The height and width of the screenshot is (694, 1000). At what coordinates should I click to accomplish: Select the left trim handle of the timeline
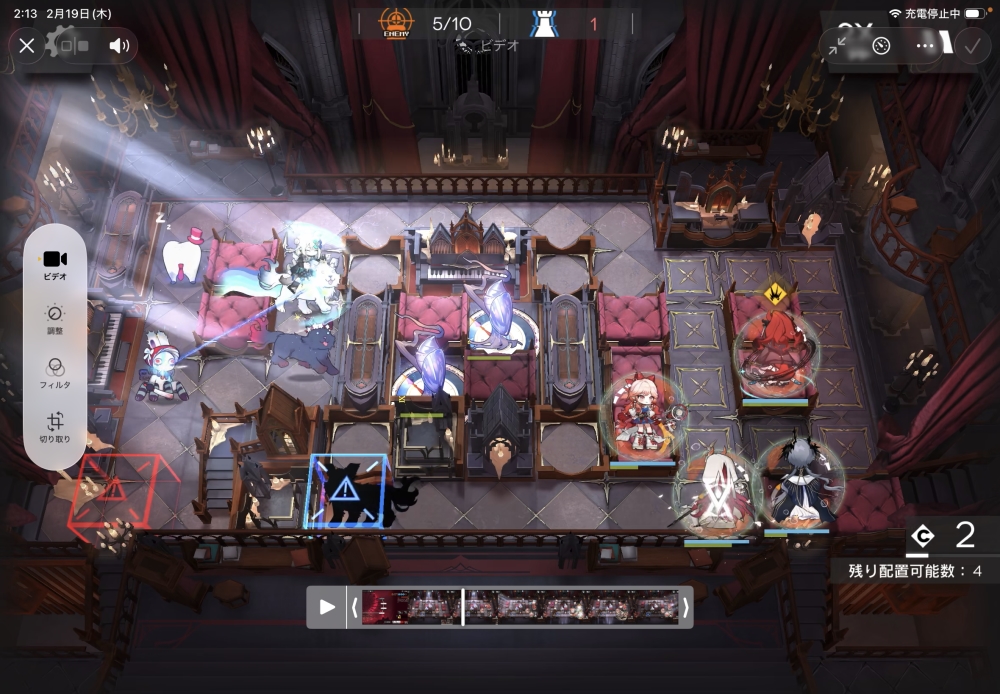coord(353,607)
